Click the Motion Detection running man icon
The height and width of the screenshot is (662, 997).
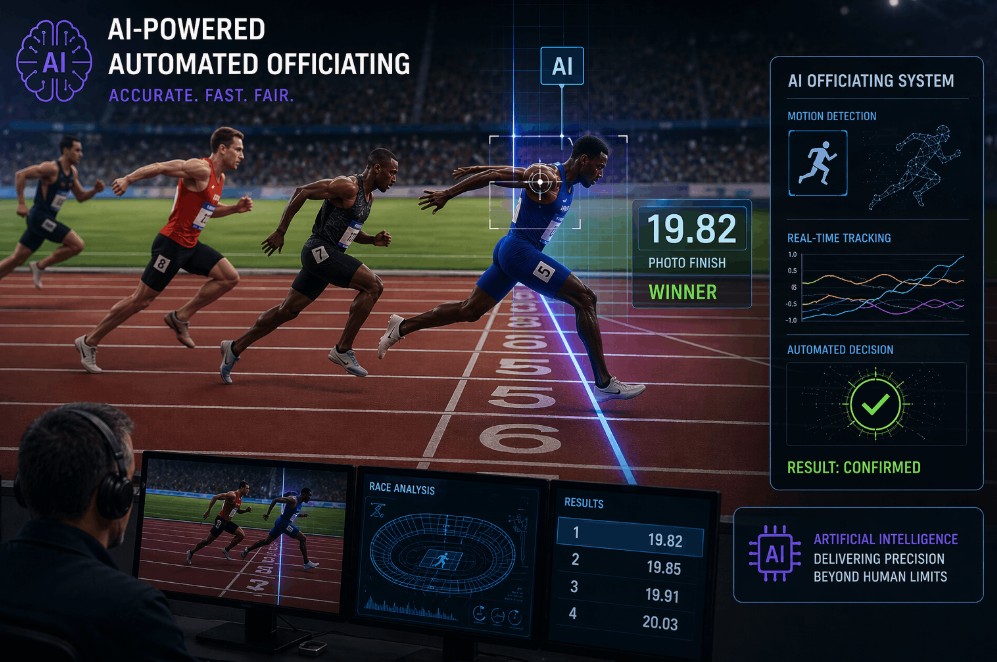point(817,162)
